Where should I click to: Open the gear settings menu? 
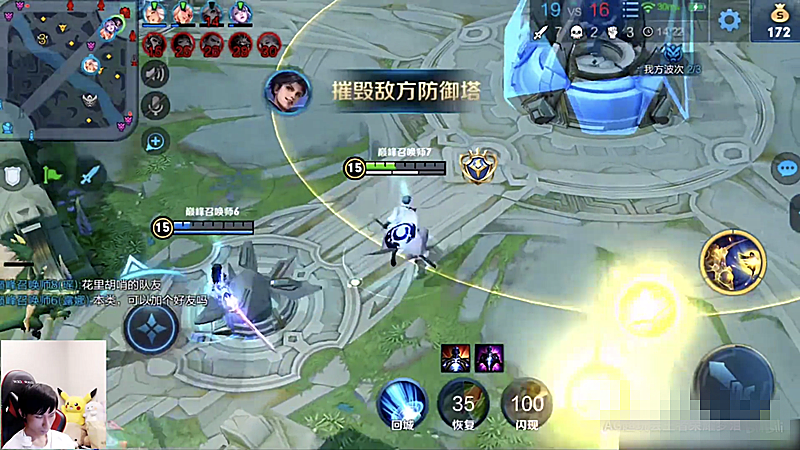[730, 19]
